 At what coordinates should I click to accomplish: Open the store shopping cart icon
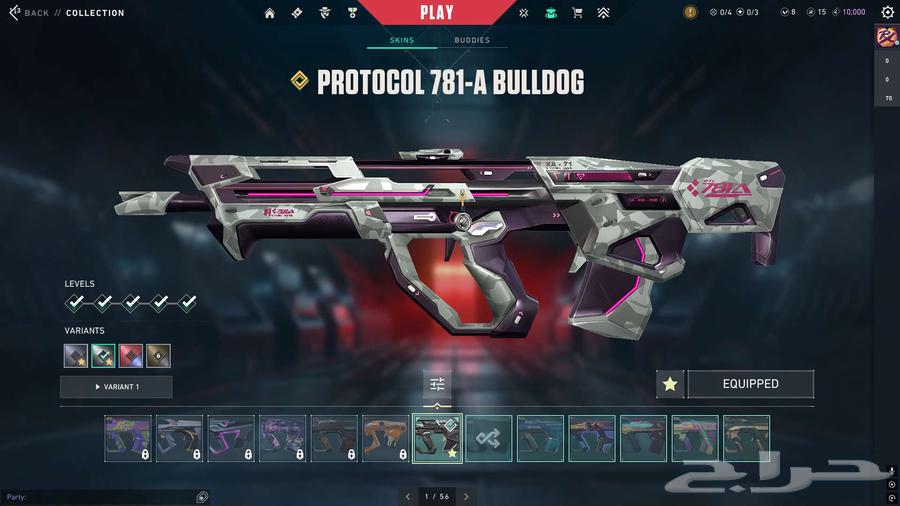(x=577, y=13)
